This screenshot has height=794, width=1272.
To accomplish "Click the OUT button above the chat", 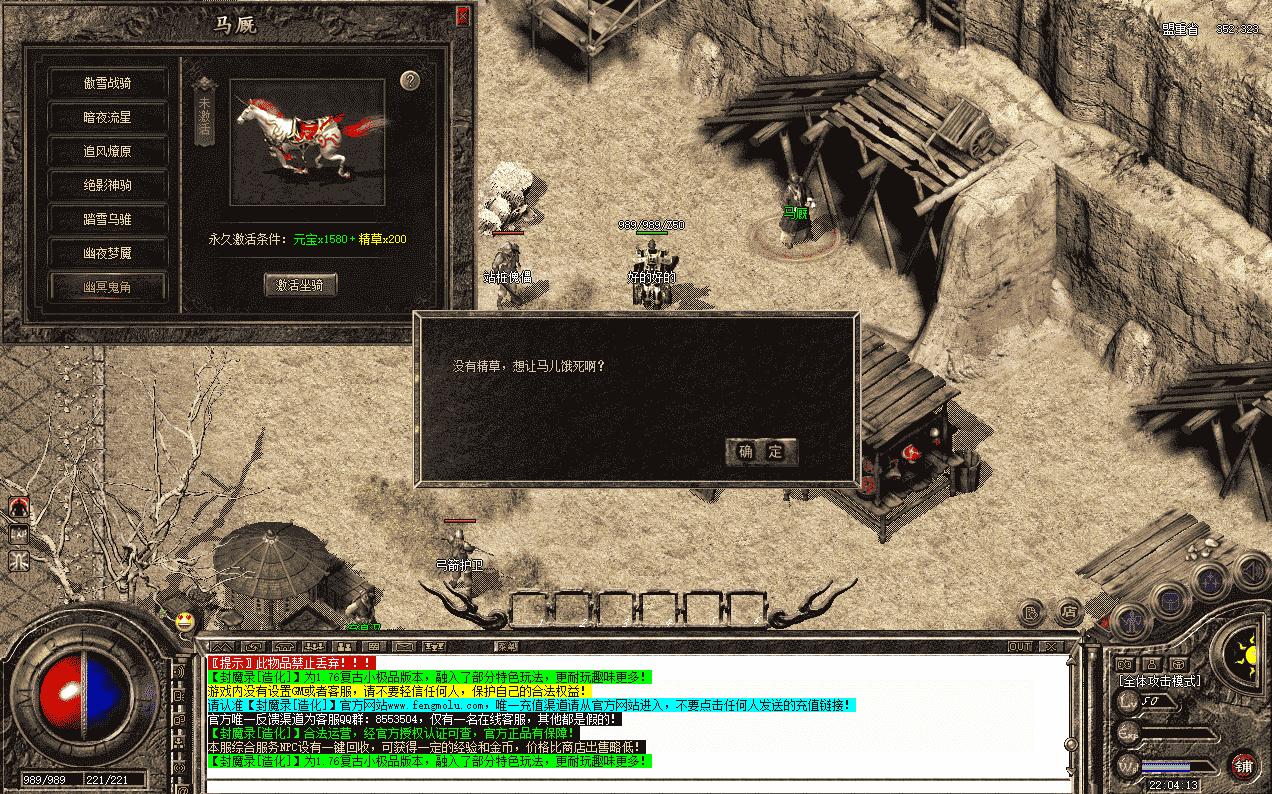I will point(1020,647).
